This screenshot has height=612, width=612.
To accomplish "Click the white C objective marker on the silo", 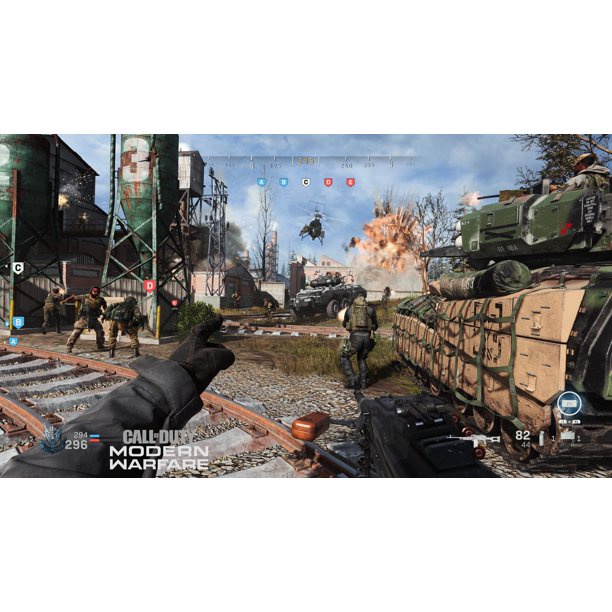I will tap(17, 268).
